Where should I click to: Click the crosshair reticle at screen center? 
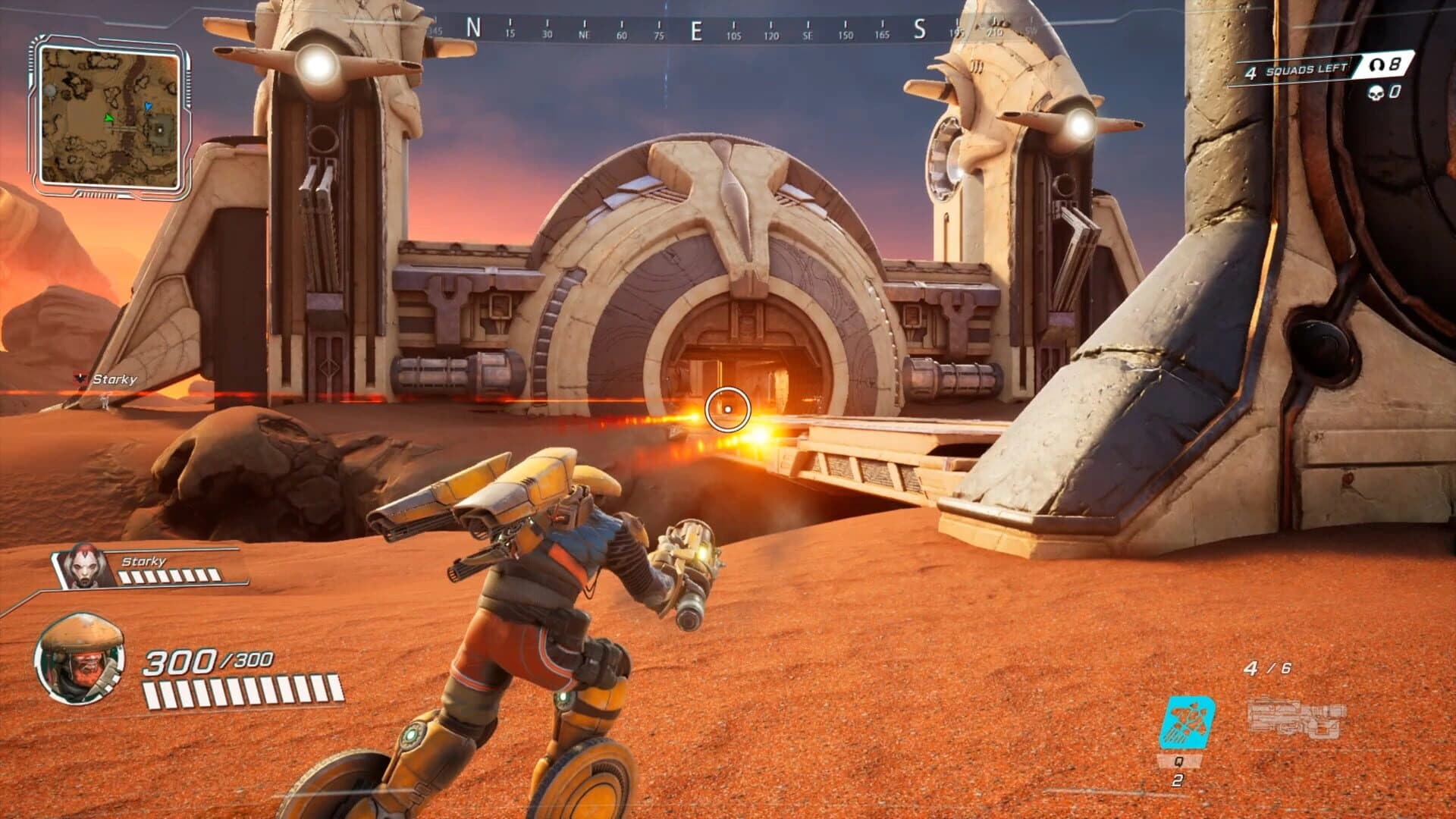(729, 409)
